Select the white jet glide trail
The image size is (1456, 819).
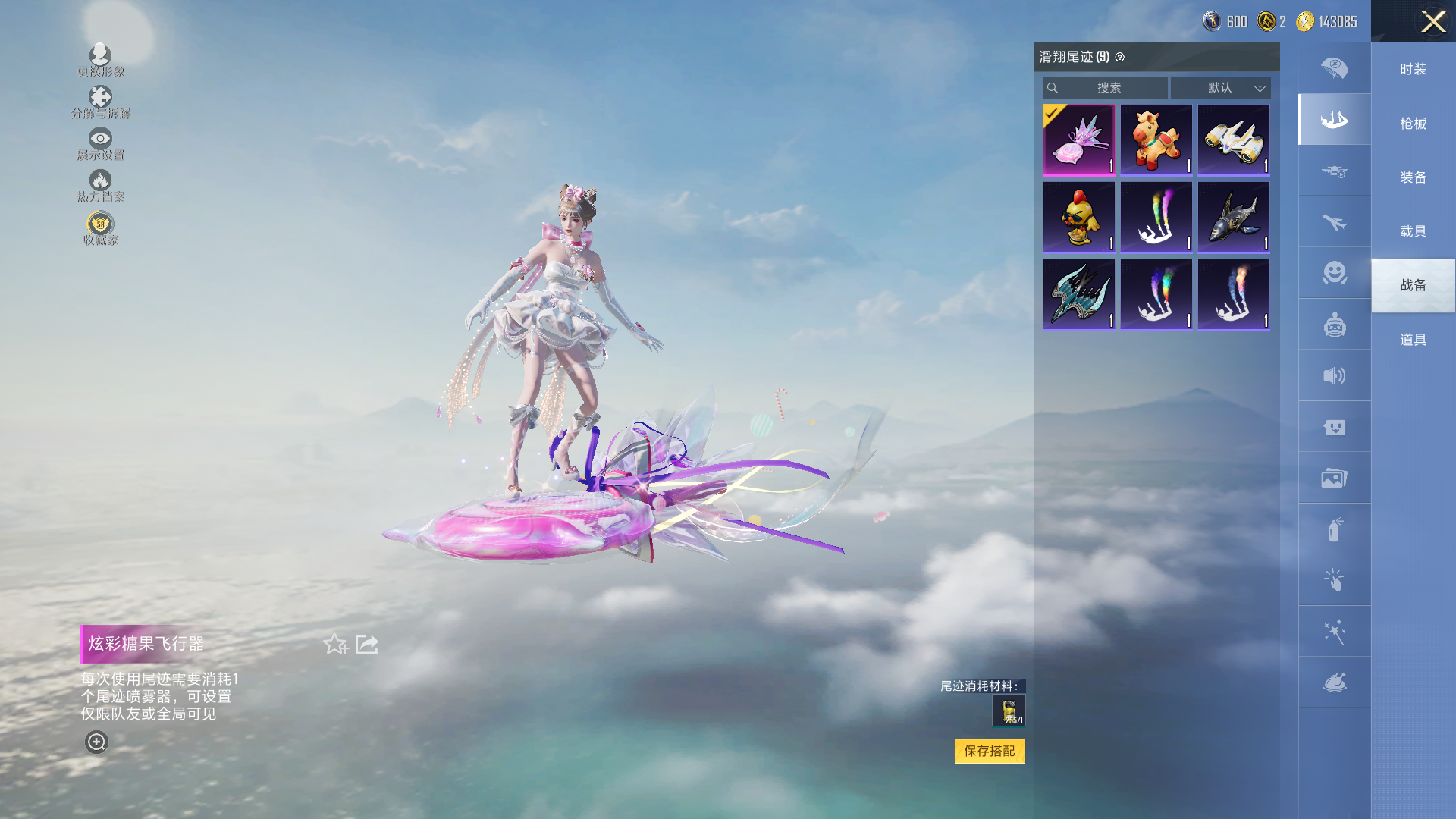tap(1233, 140)
